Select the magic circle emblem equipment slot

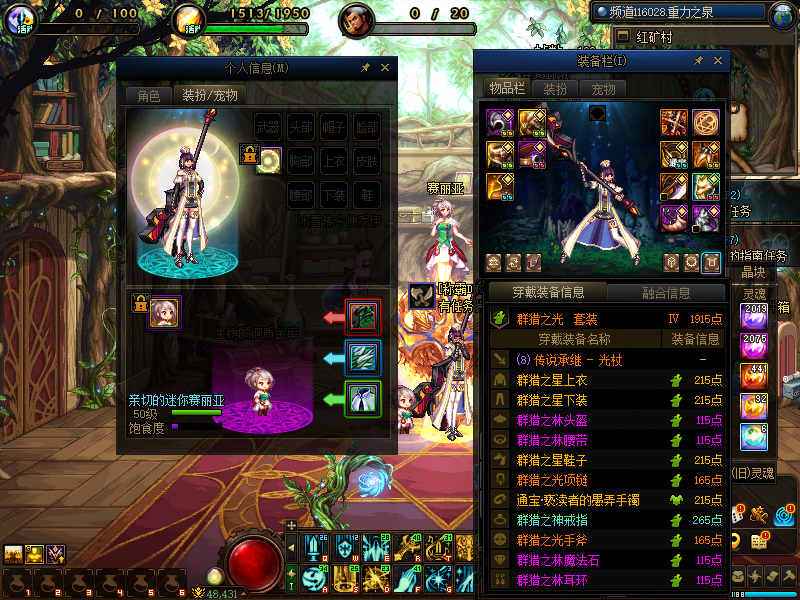[706, 123]
